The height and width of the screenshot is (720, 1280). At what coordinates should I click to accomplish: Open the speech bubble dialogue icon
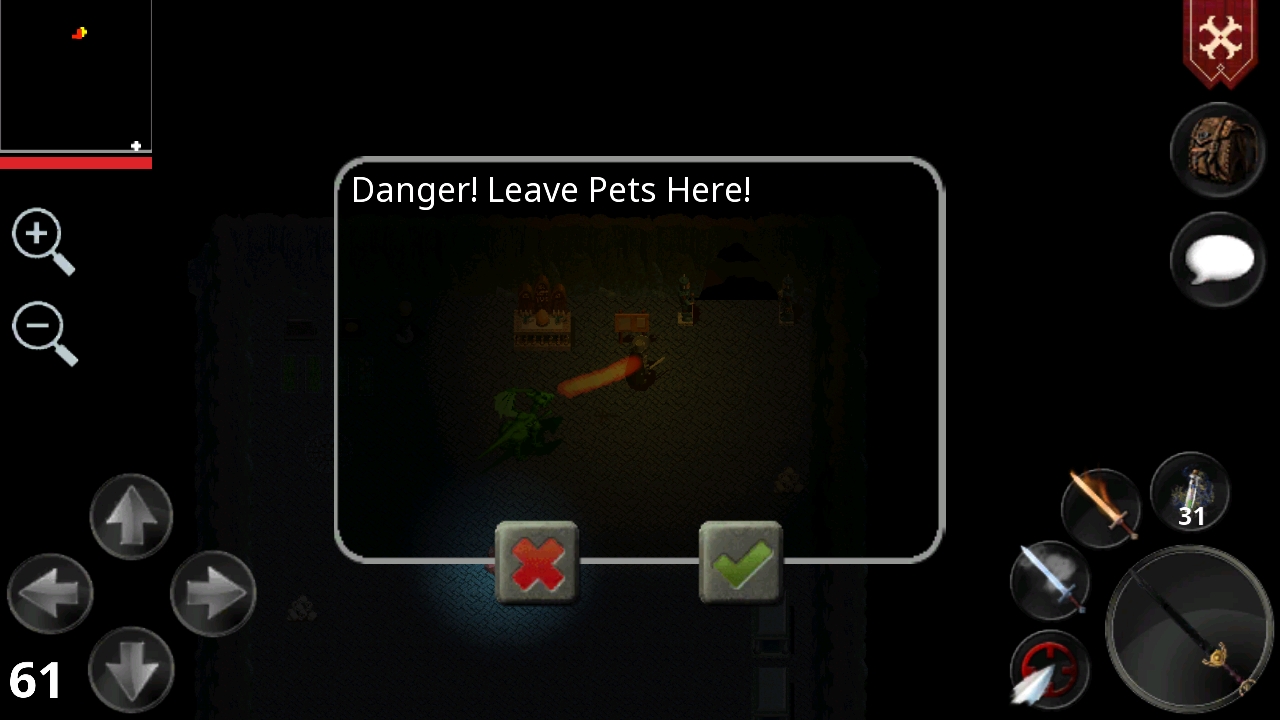click(1218, 258)
